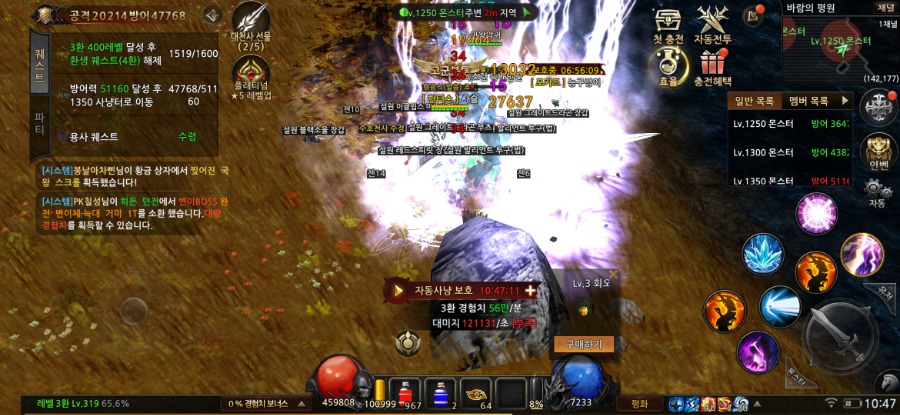900x415 pixels.
Task: Collapse the quest panel with the arrow button
Action: point(211,16)
